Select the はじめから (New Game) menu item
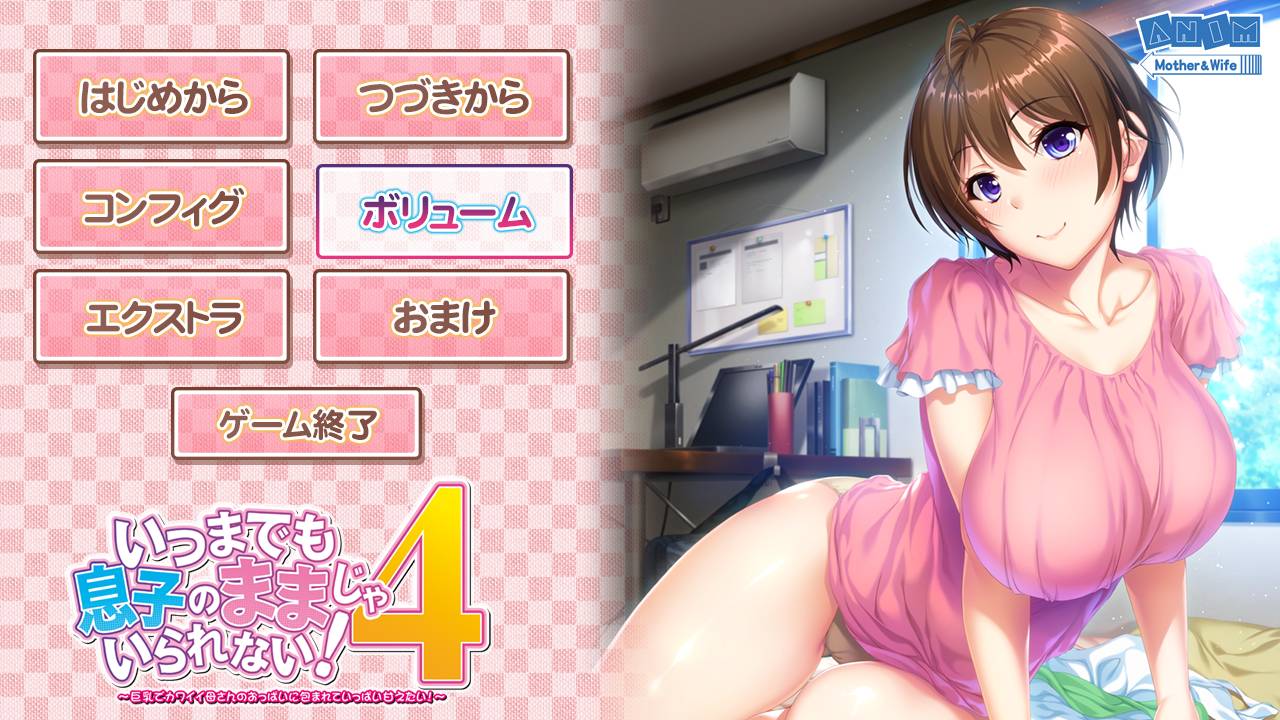The image size is (1280, 720). [163, 95]
